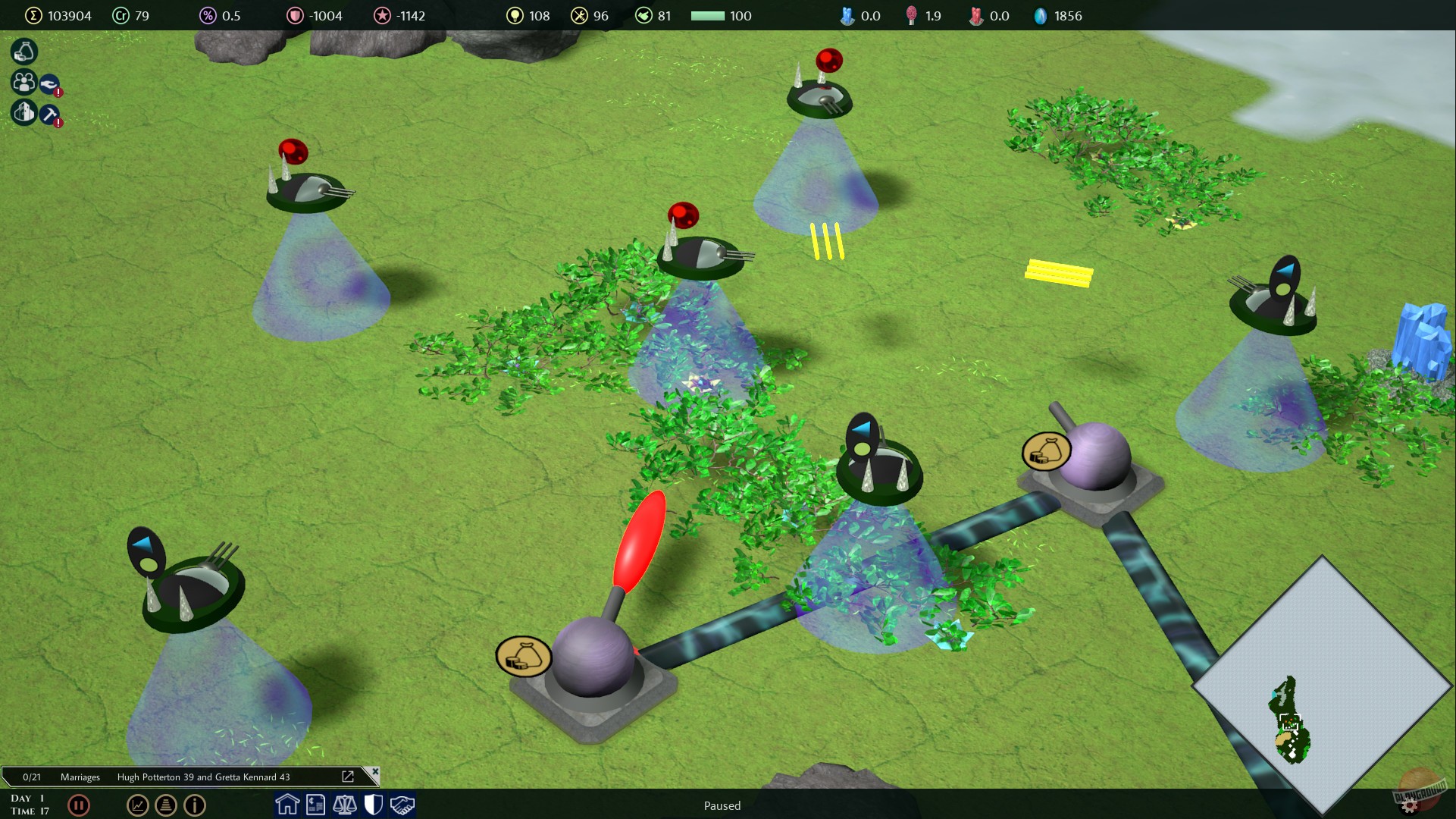Dismiss the Marriages ticker with its X

point(375,773)
